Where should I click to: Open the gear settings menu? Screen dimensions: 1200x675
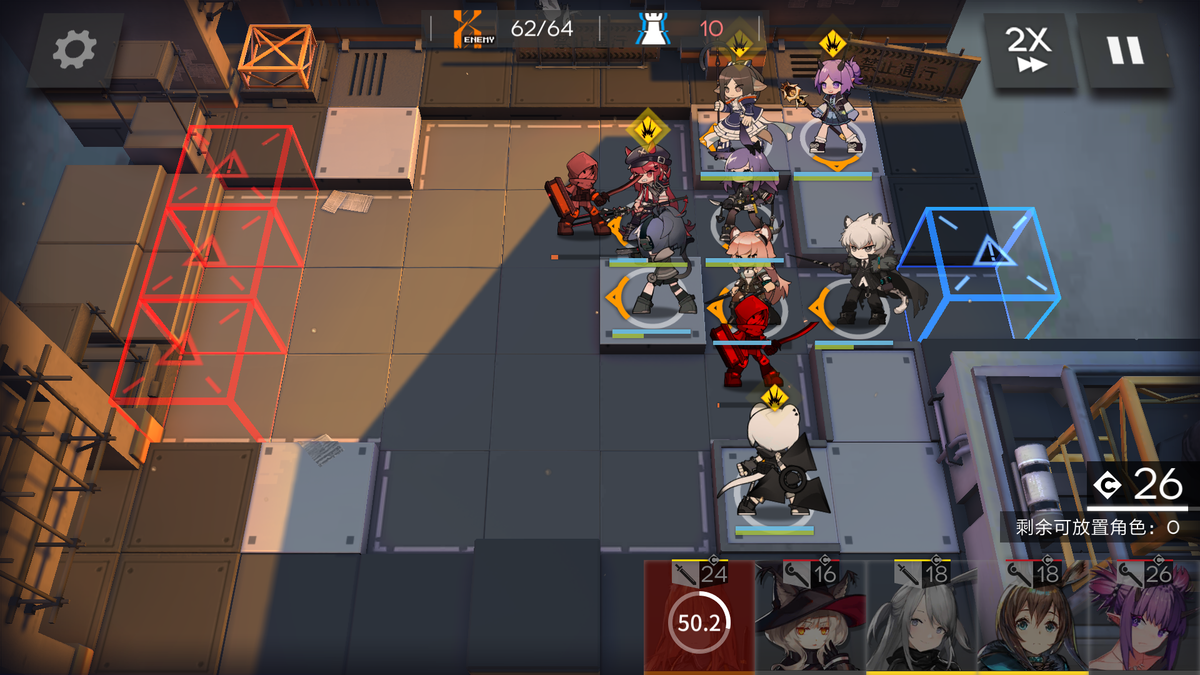pyautogui.click(x=75, y=49)
